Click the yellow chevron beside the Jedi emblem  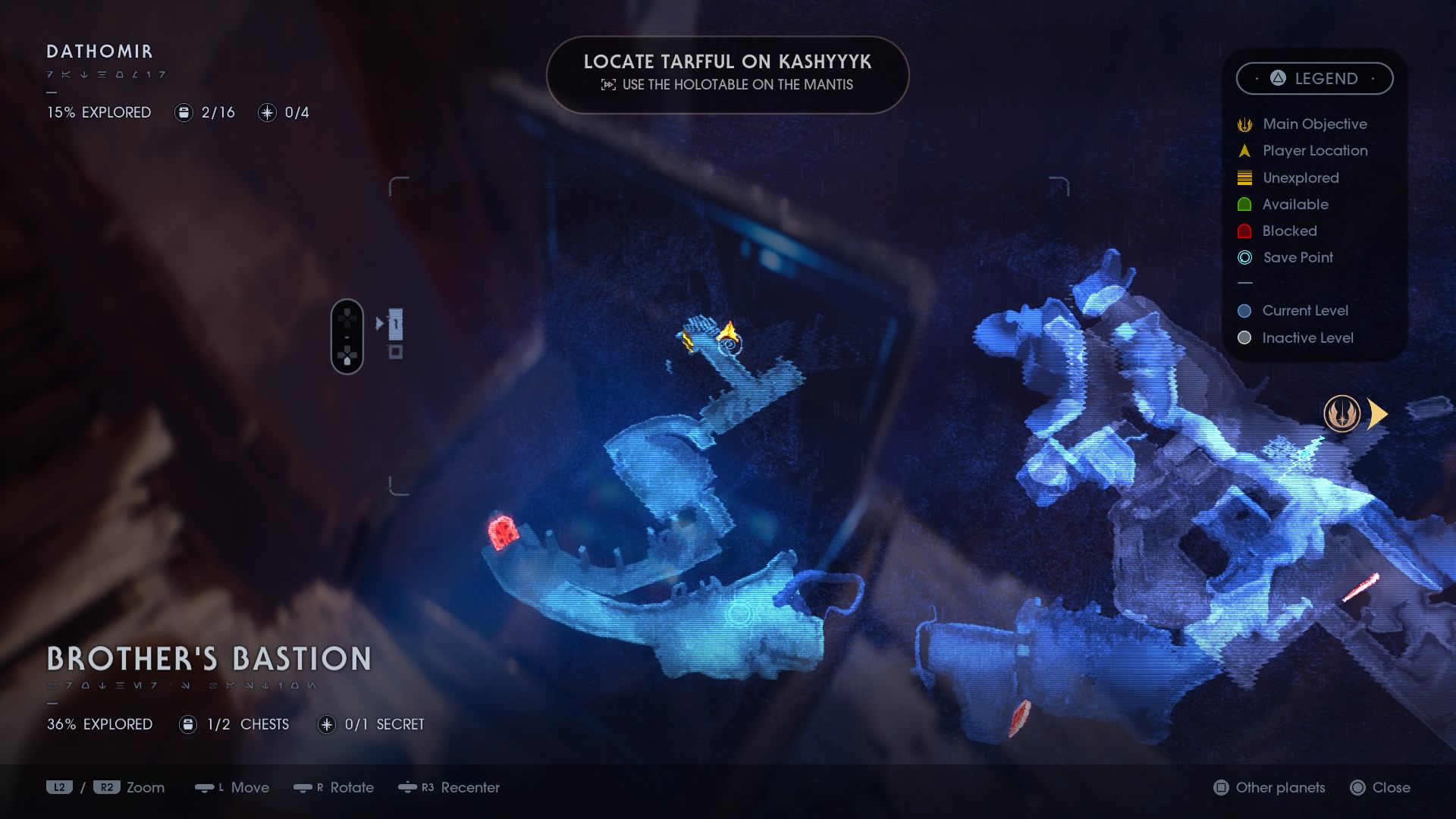[1378, 413]
